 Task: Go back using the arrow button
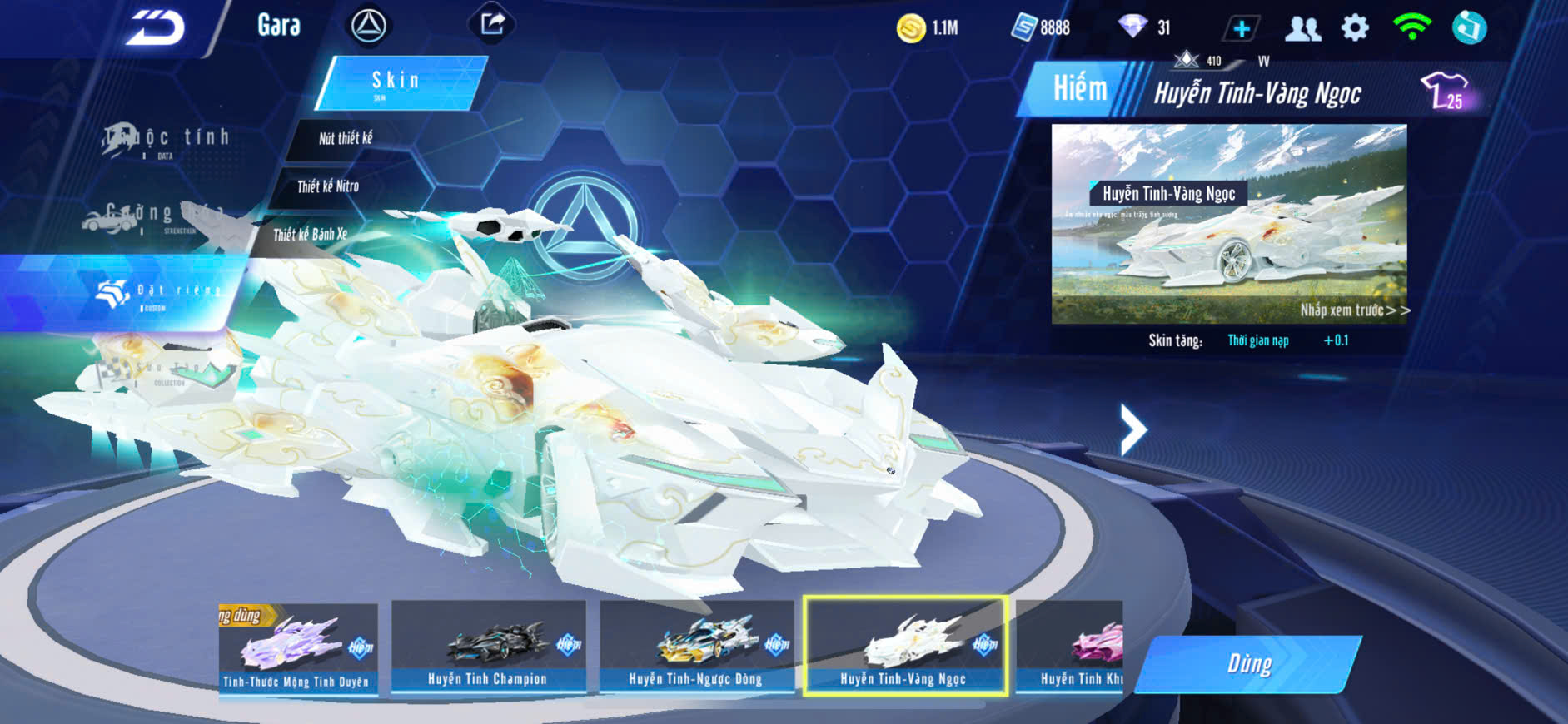[x=155, y=28]
